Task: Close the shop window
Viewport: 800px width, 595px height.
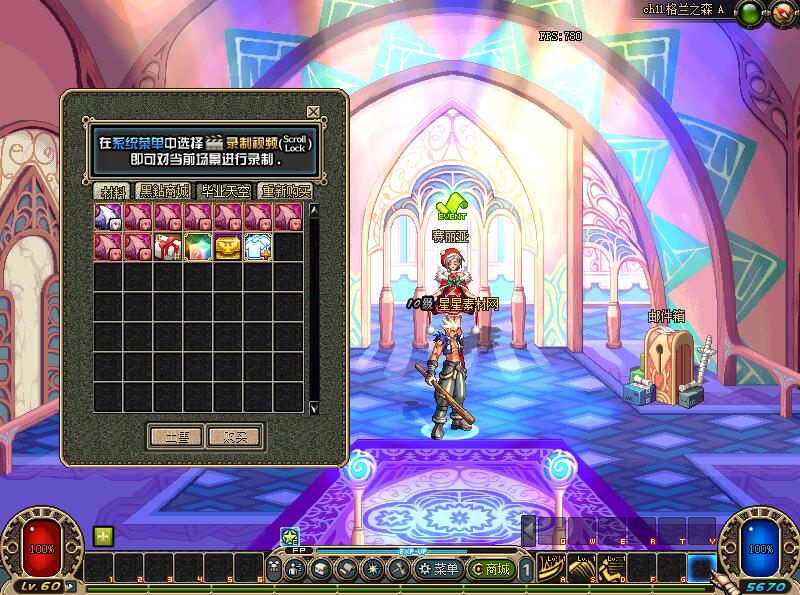Action: pos(313,112)
